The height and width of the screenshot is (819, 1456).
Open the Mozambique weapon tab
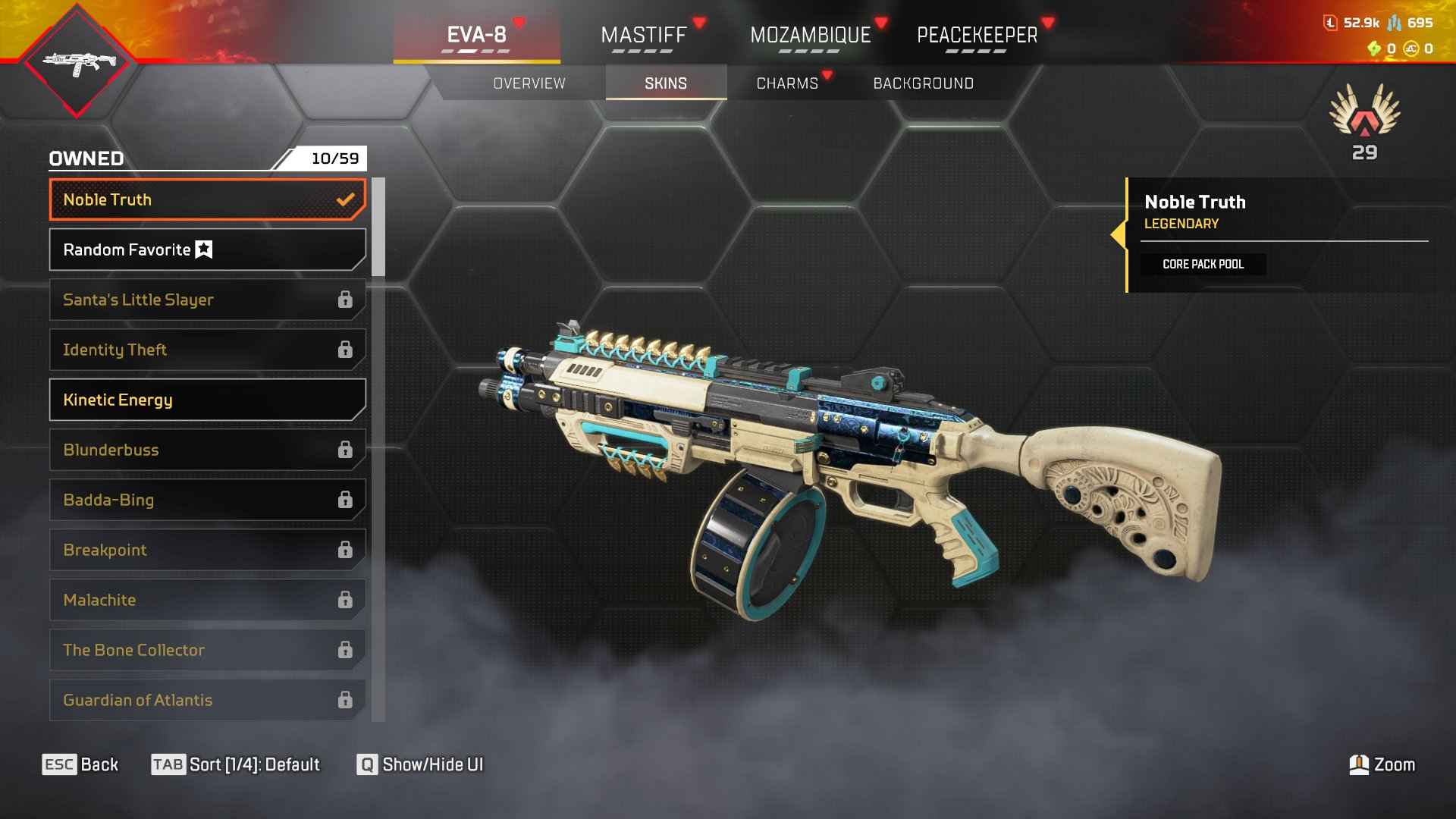click(x=810, y=35)
